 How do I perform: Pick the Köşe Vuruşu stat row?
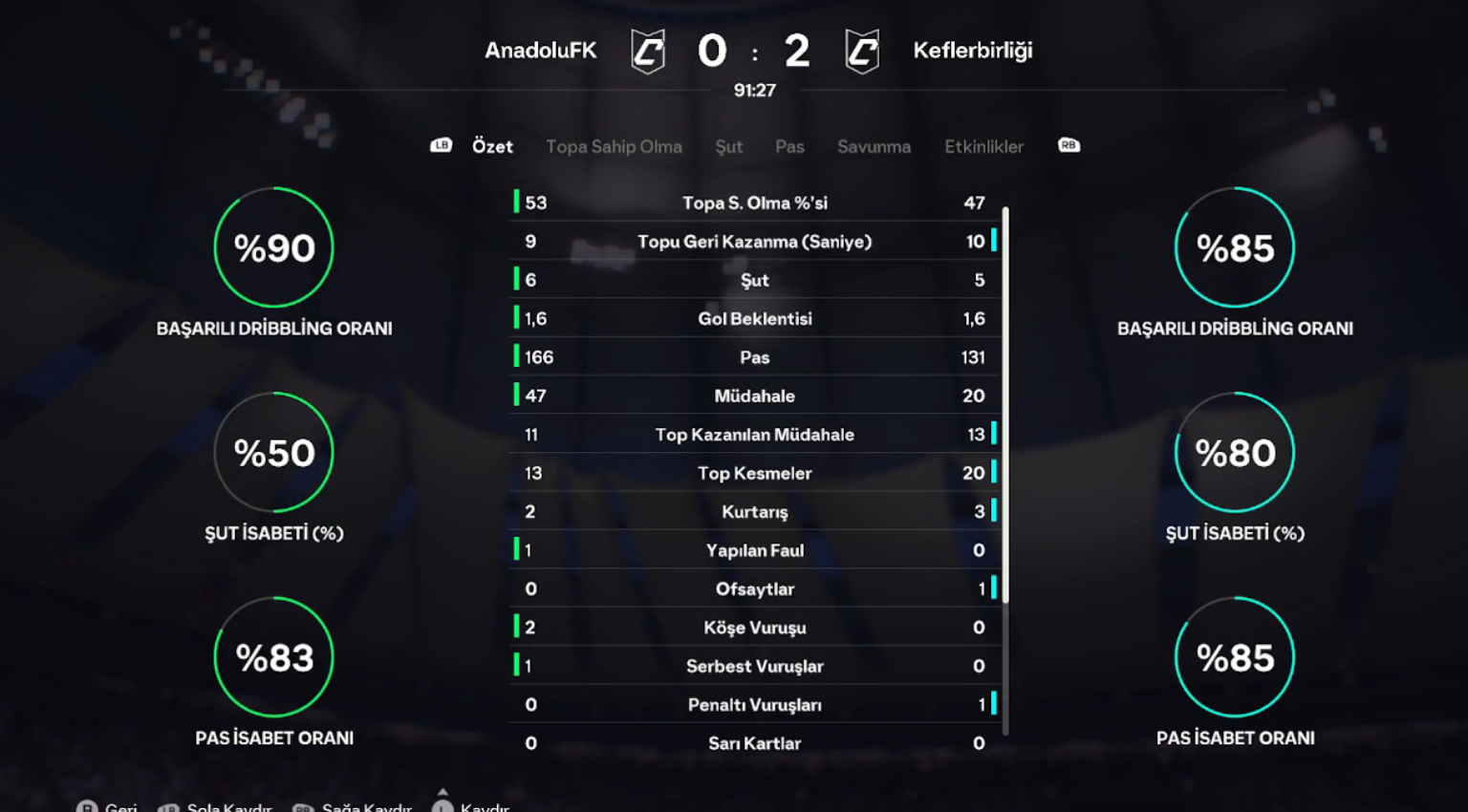[754, 628]
